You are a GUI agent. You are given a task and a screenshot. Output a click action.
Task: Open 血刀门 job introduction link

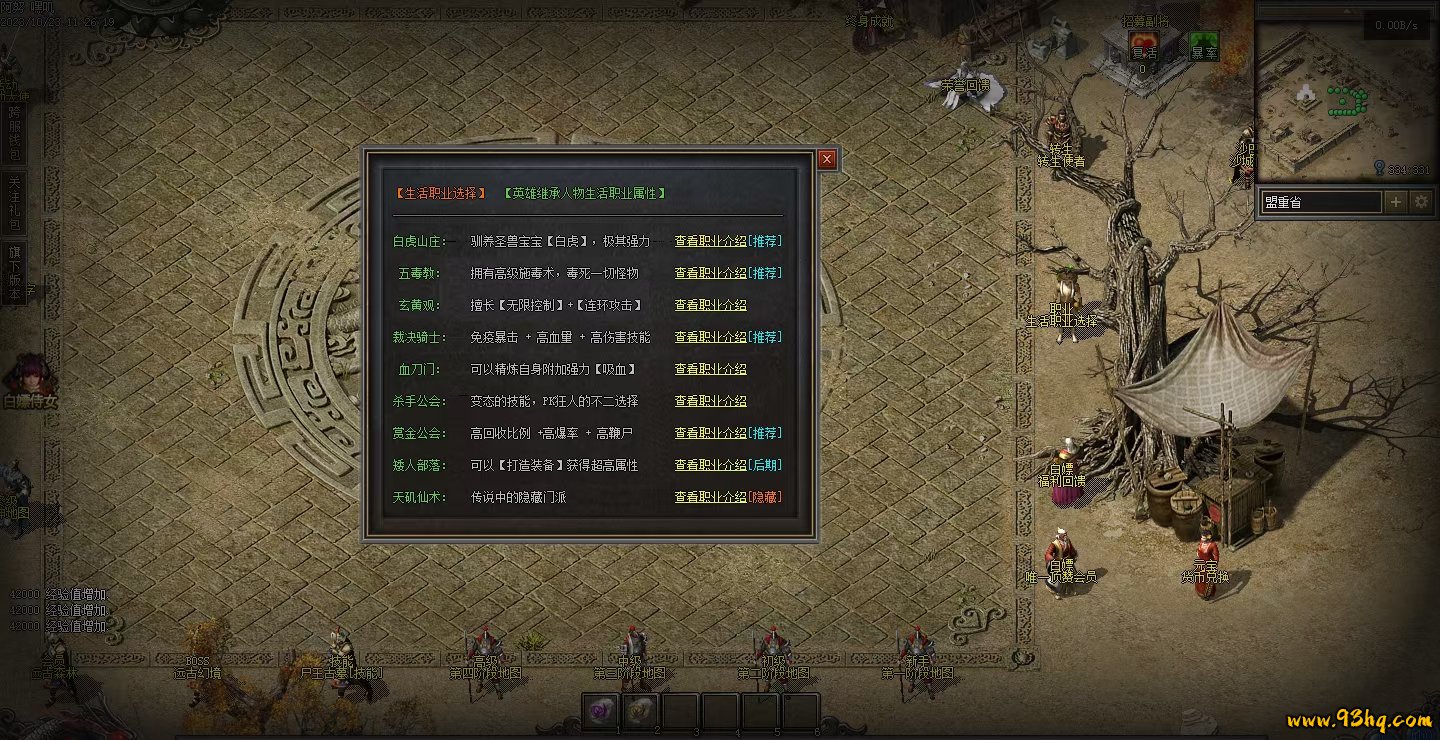click(710, 369)
